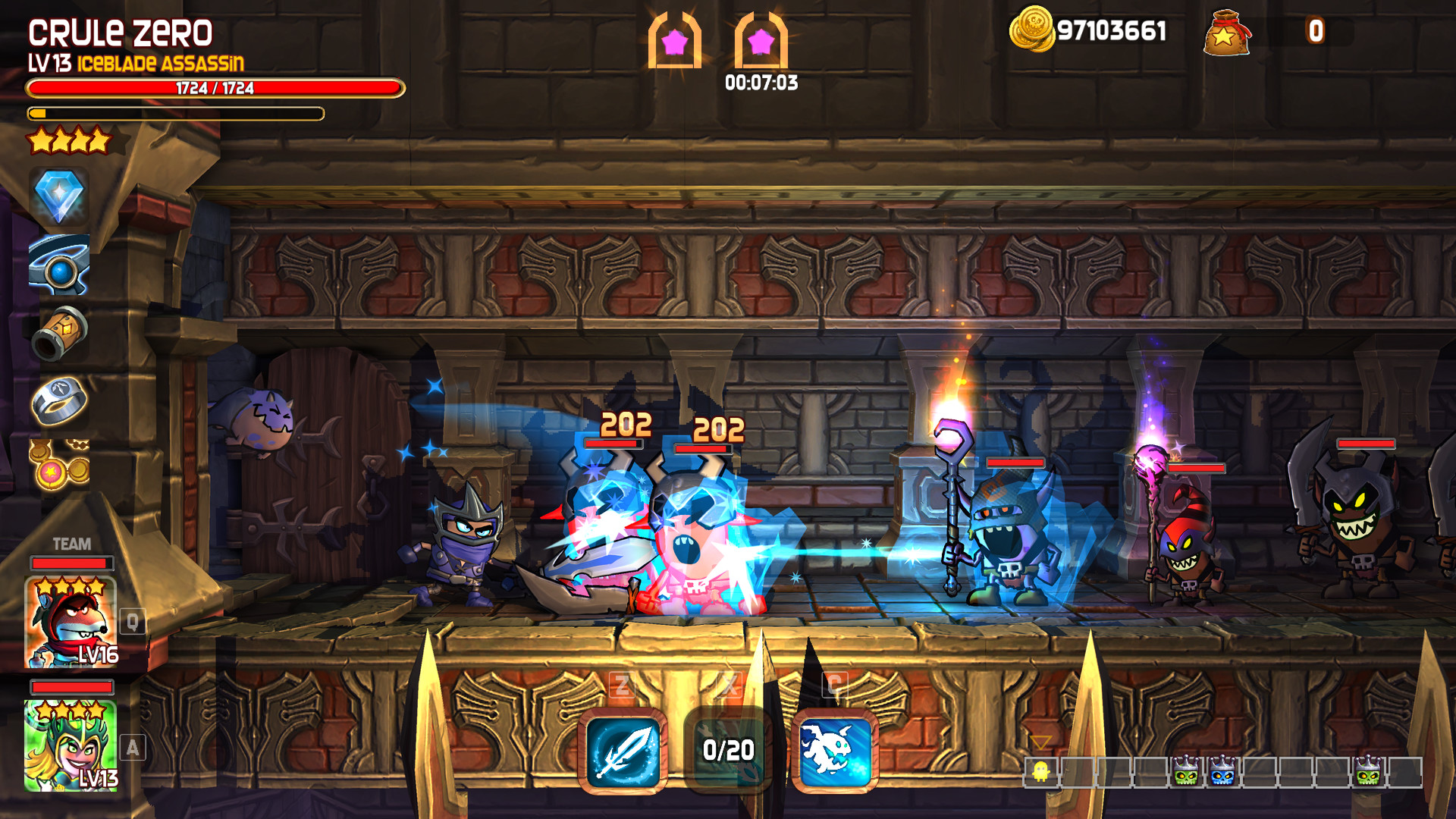Screen dimensions: 1456x819
Task: Activate the ice dragon skill
Action: tap(834, 751)
